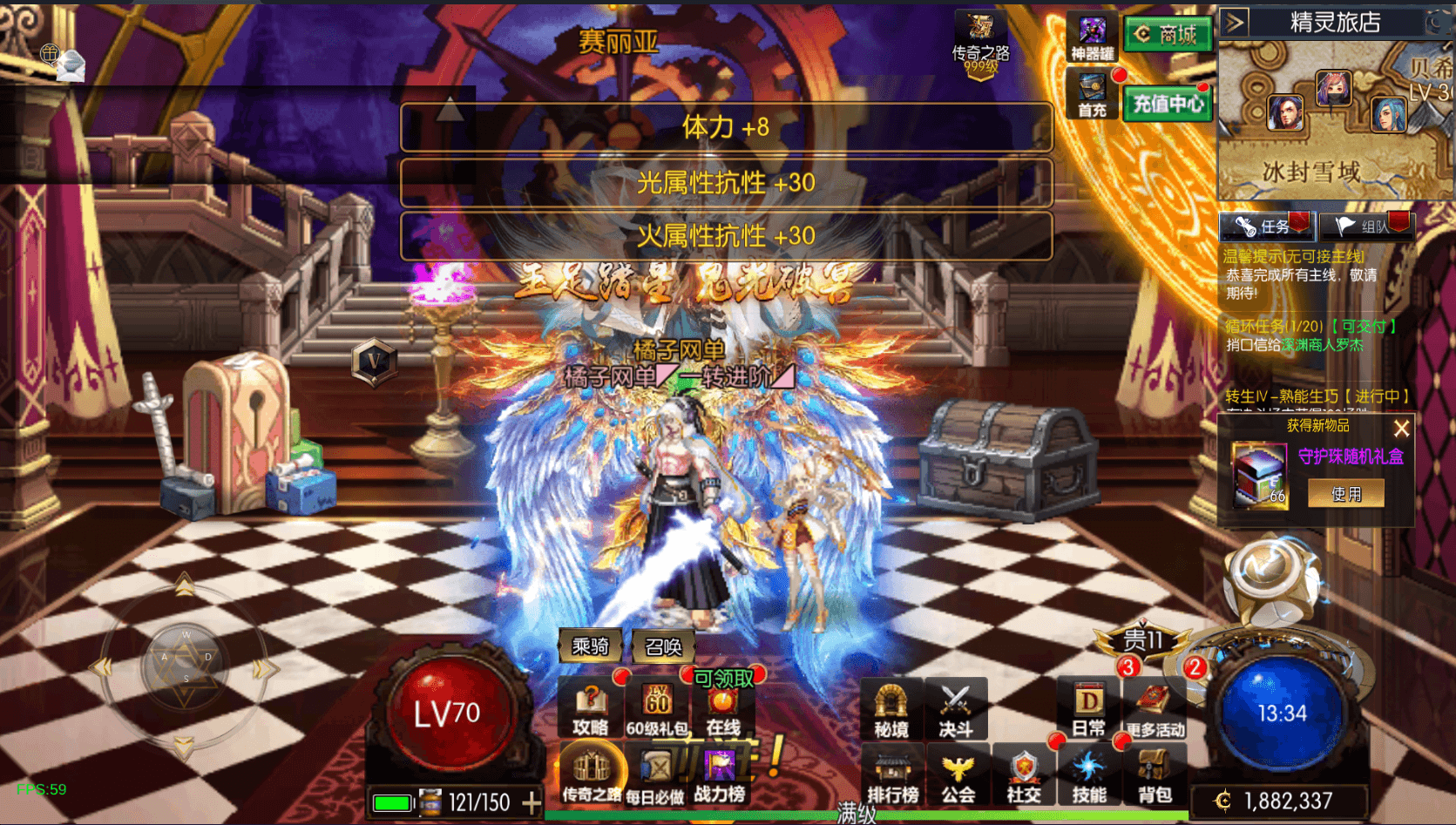Open the 排行榜 leaderboard
Screen dimensions: 1456x825
[x=892, y=775]
